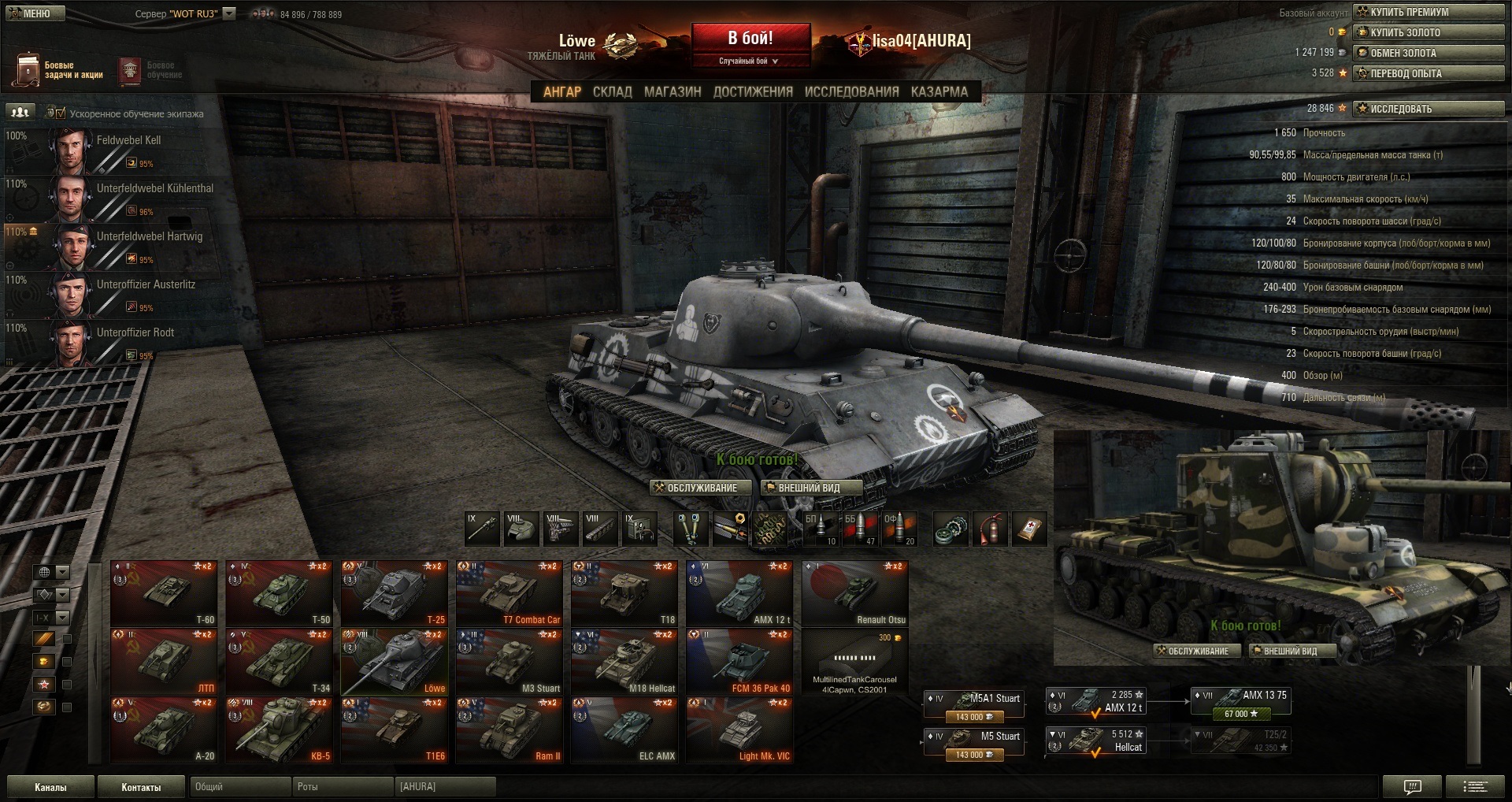This screenshot has height=802, width=1512.
Task: Open the МЕНЮ button
Action: (x=33, y=13)
